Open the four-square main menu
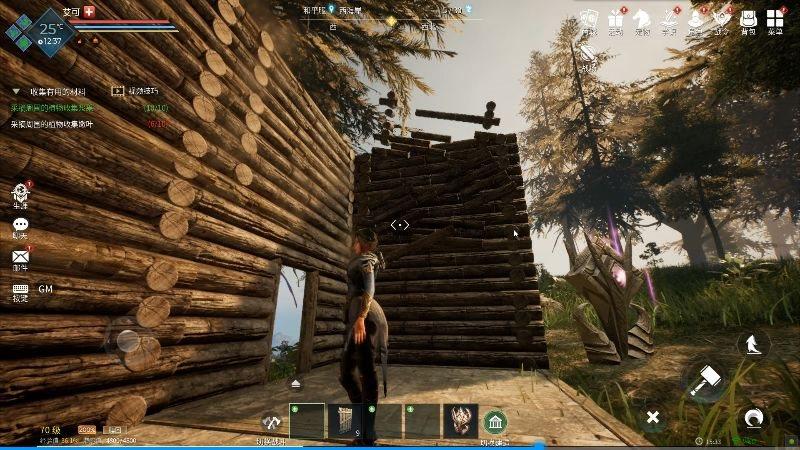The height and width of the screenshot is (450, 800). click(775, 18)
